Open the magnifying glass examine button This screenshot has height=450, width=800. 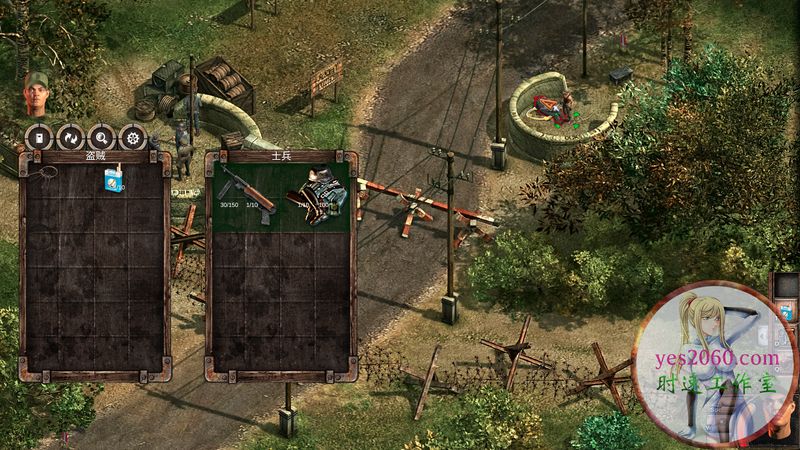click(100, 137)
